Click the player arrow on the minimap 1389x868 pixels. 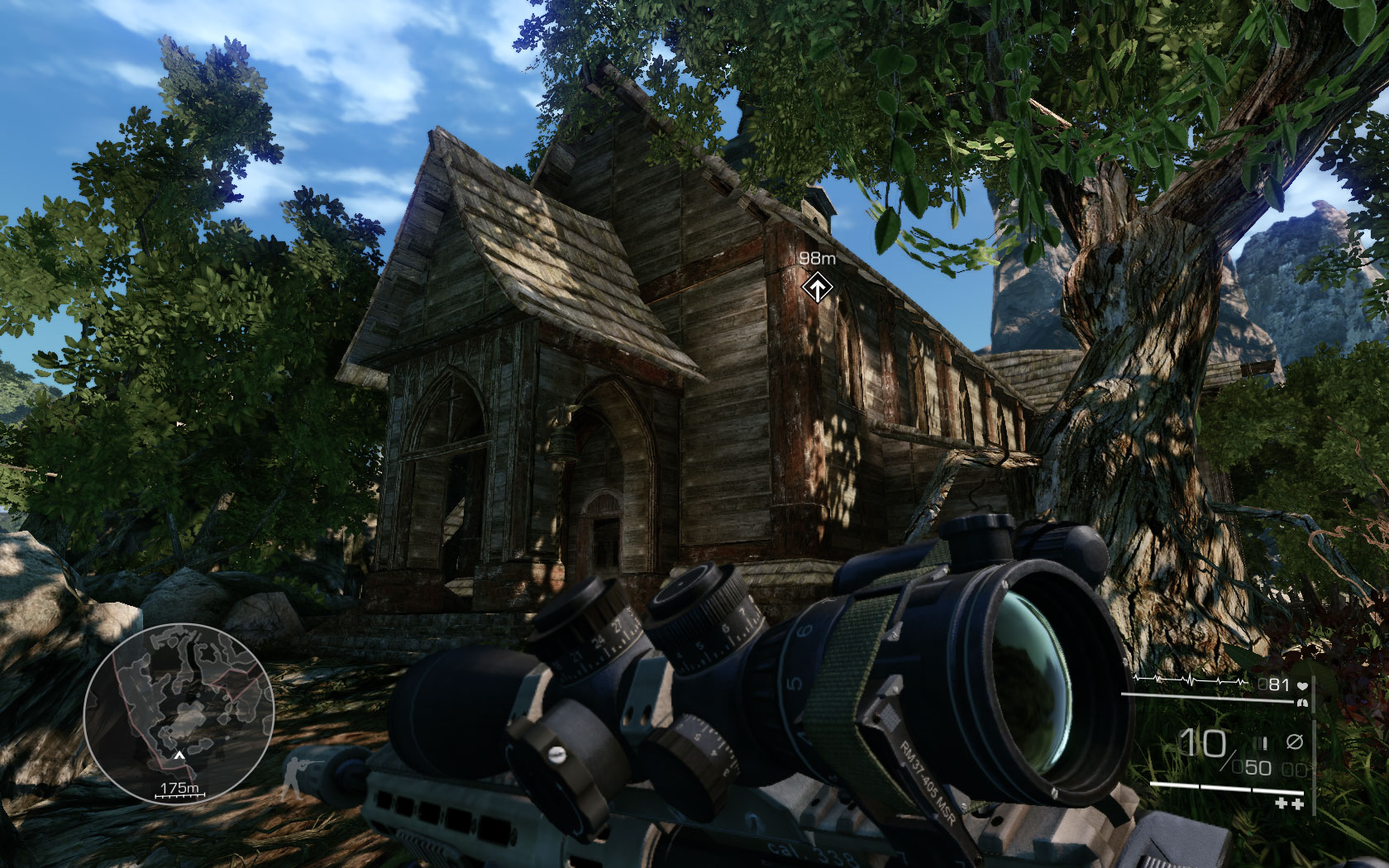point(179,755)
